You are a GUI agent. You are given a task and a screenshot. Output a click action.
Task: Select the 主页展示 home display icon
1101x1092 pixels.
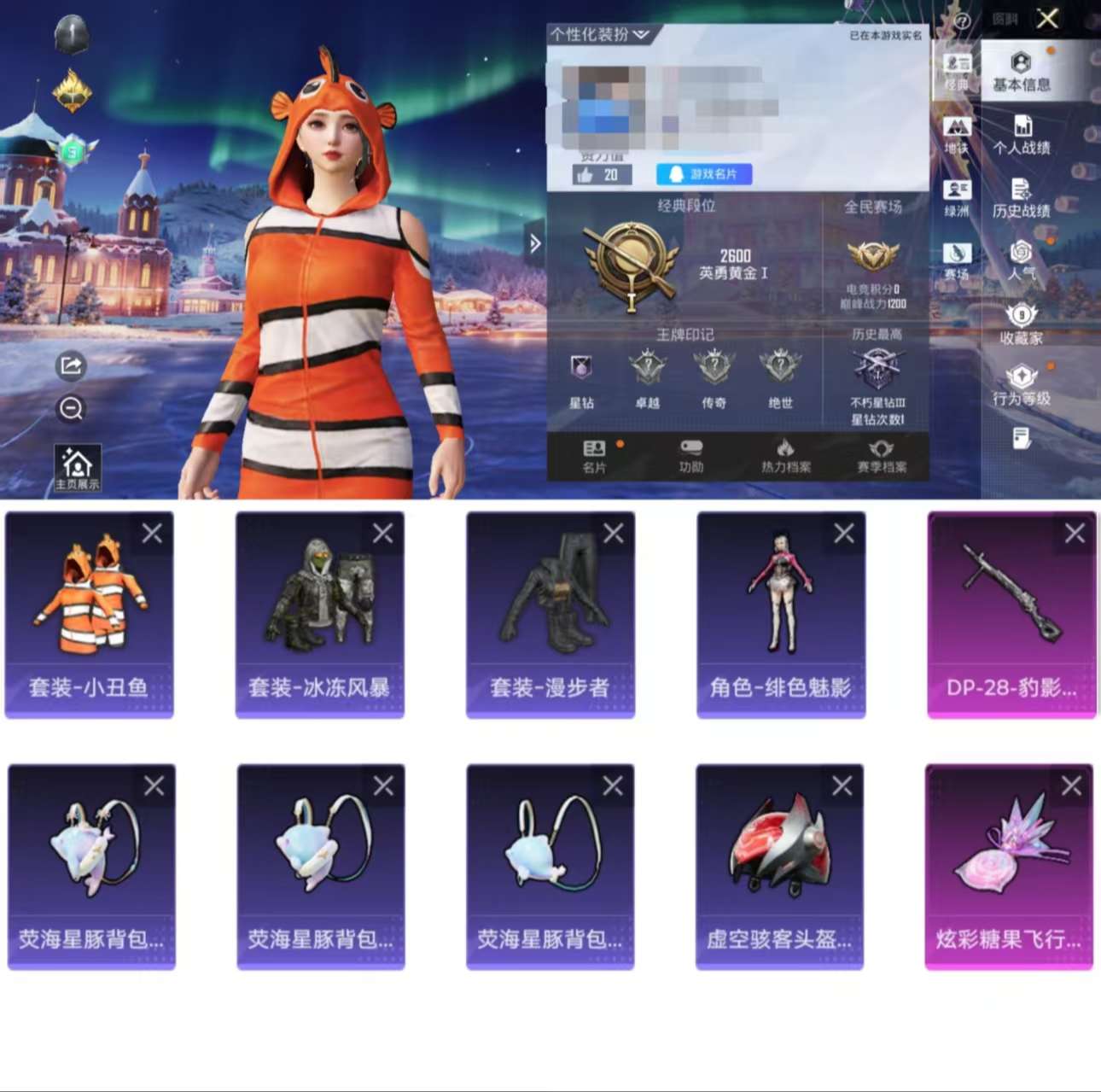coord(77,464)
